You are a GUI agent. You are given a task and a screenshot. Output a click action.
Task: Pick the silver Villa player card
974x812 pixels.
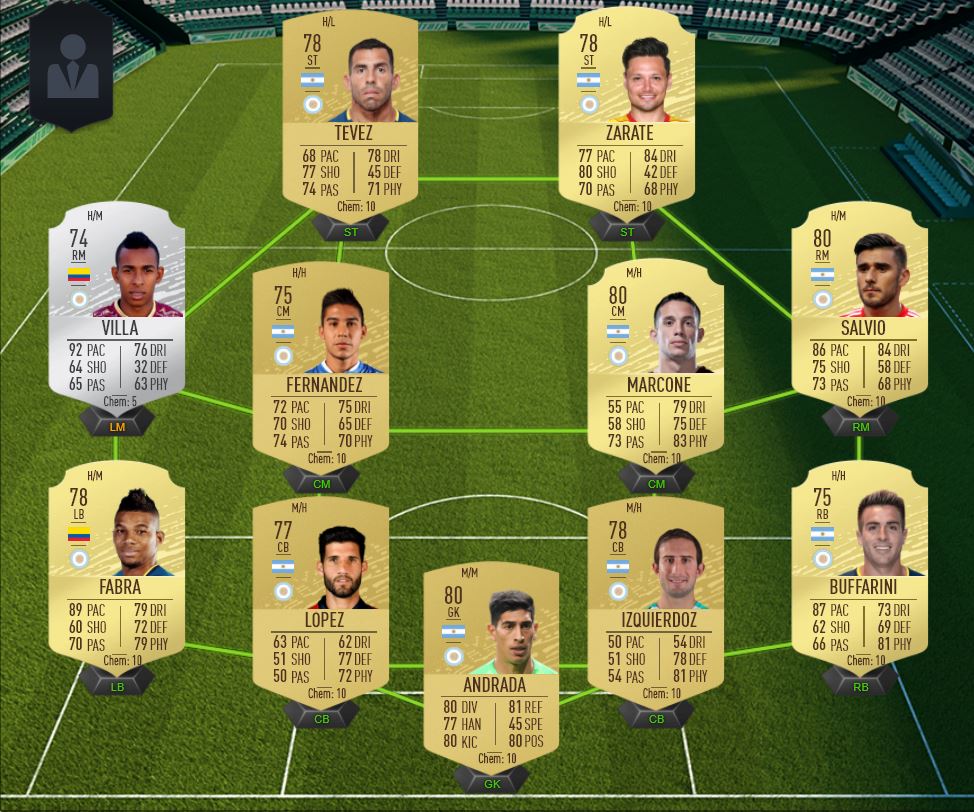coord(118,305)
